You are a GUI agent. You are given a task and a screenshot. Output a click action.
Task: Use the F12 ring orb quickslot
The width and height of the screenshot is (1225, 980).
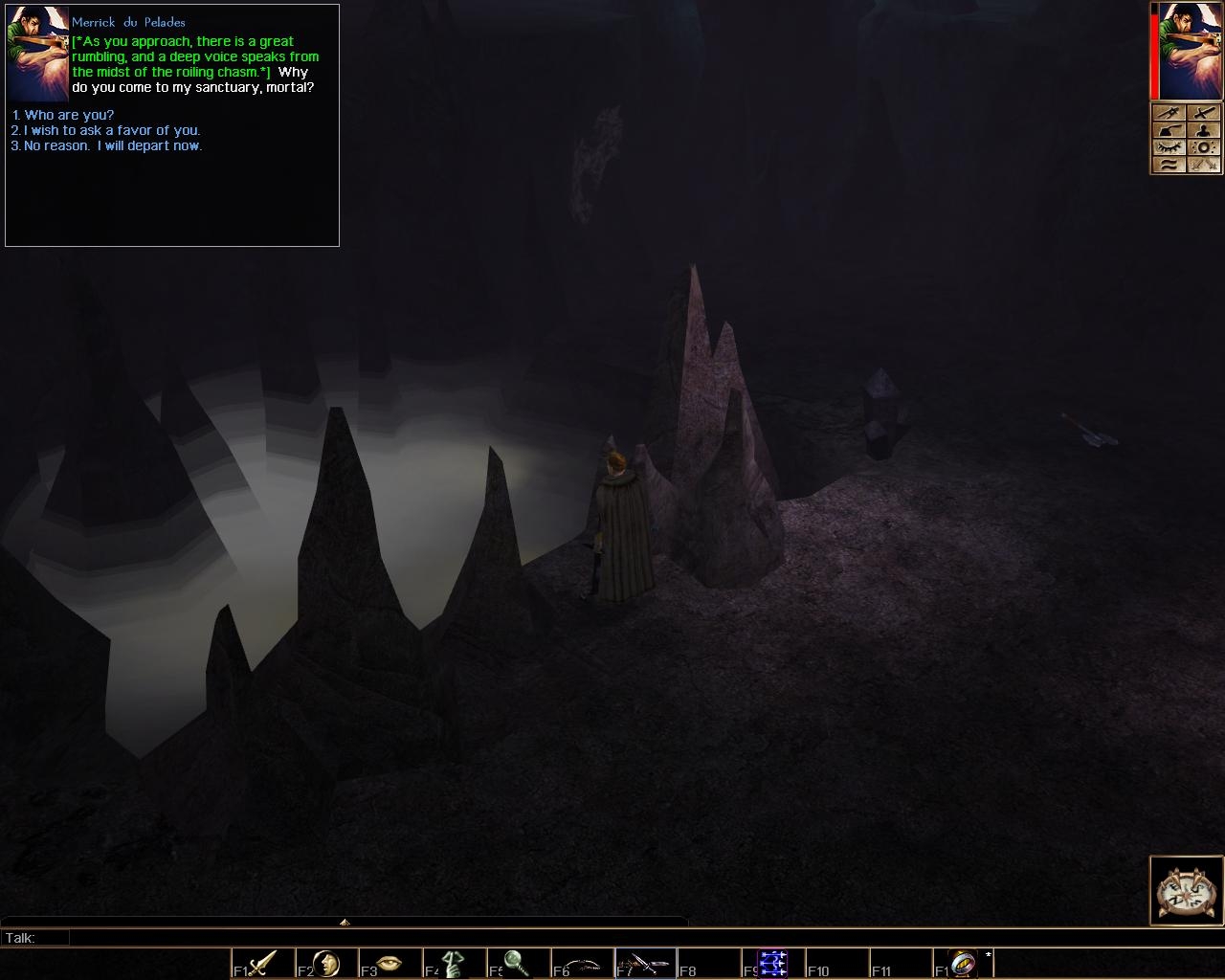(962, 962)
